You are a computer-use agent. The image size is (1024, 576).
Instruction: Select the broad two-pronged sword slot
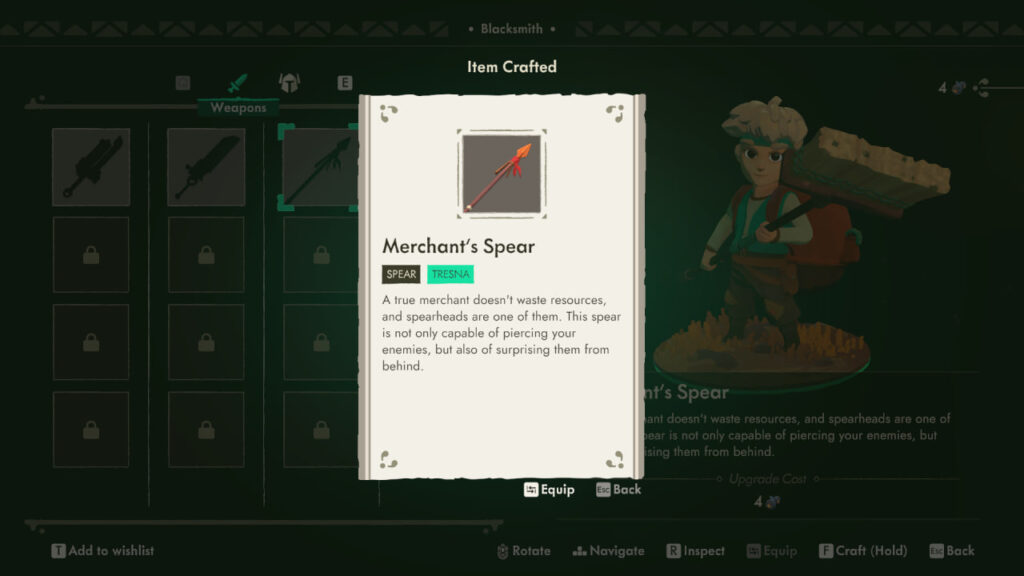91,167
